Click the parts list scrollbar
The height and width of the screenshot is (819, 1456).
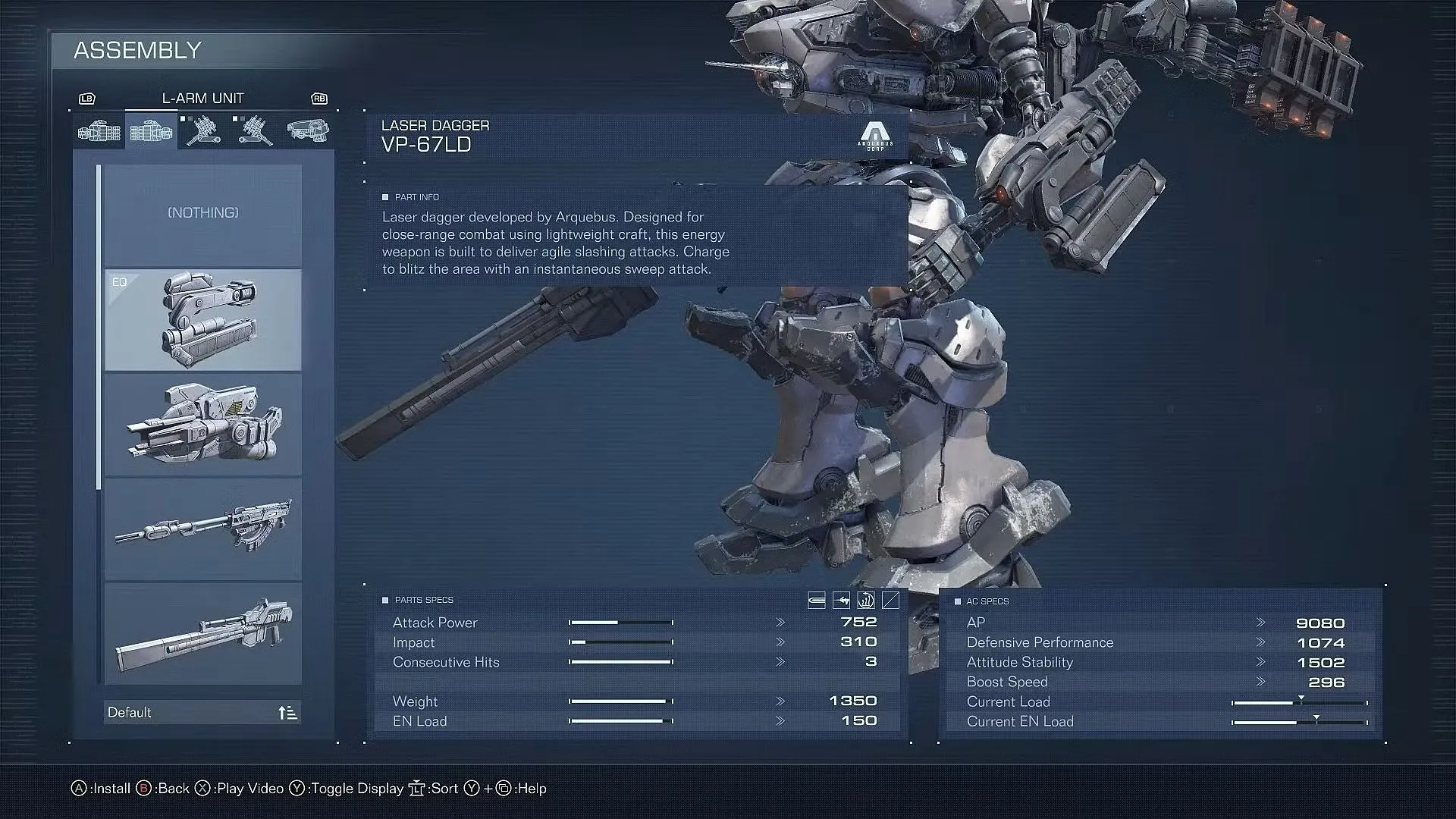pos(99,328)
